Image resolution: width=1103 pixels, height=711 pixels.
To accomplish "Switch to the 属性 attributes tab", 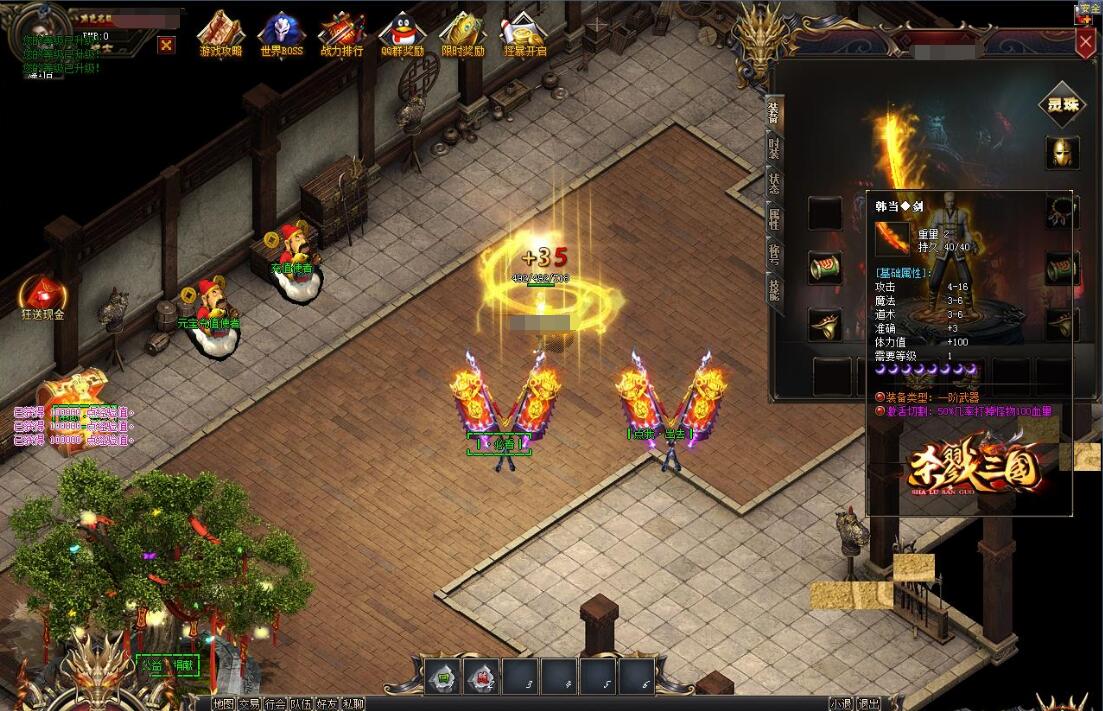I will tap(774, 217).
